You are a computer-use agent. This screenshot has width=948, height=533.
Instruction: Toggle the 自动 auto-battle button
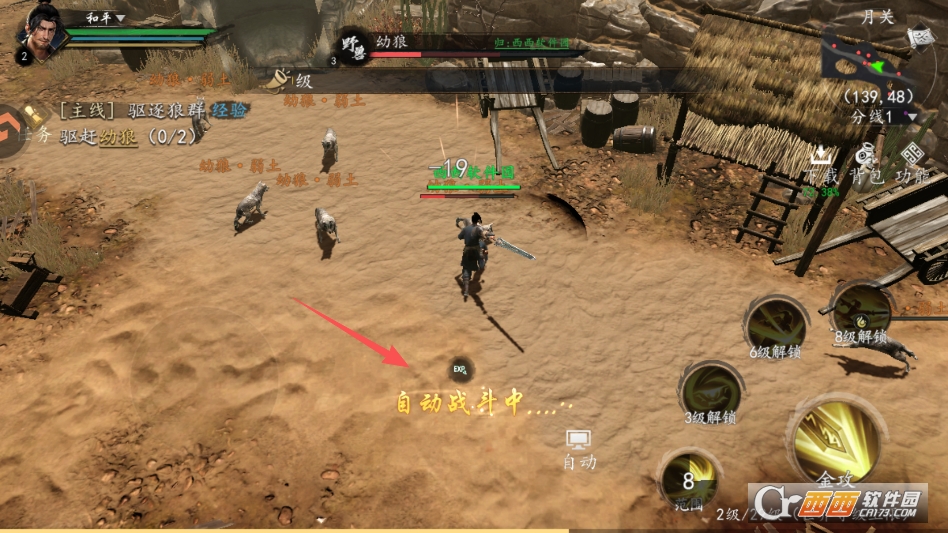[x=579, y=447]
